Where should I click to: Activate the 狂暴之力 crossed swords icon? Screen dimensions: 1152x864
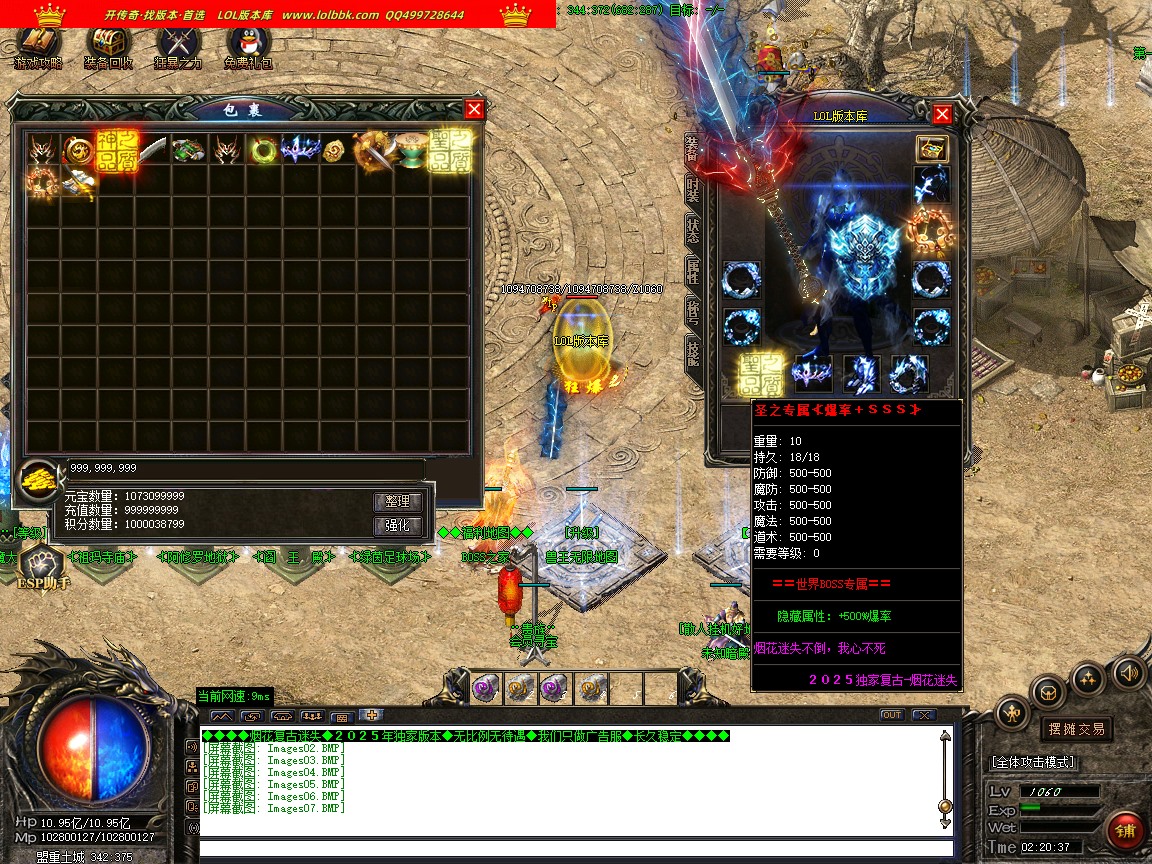pos(178,46)
